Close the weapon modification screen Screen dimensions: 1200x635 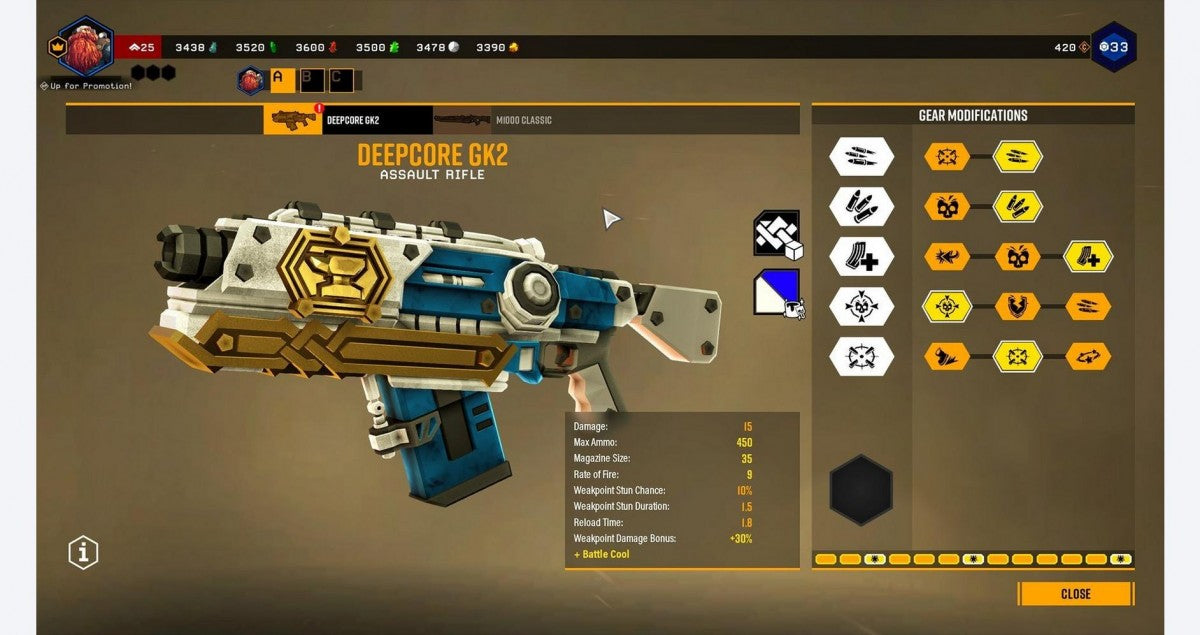[x=1075, y=593]
